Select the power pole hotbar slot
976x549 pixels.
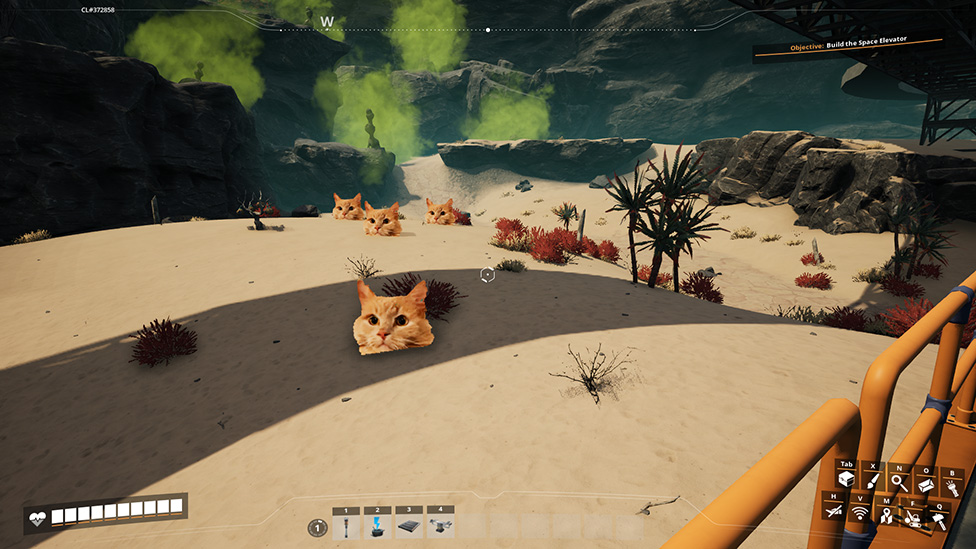tap(346, 526)
